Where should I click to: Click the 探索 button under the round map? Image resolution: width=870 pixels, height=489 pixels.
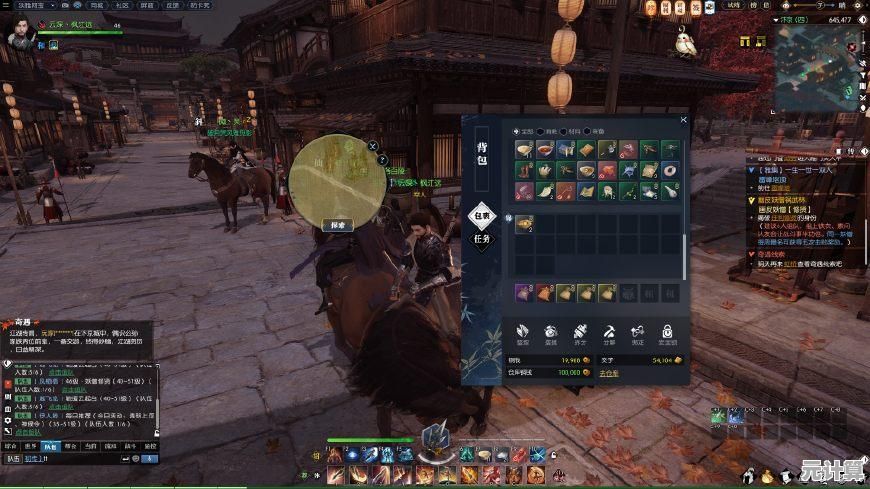(338, 226)
